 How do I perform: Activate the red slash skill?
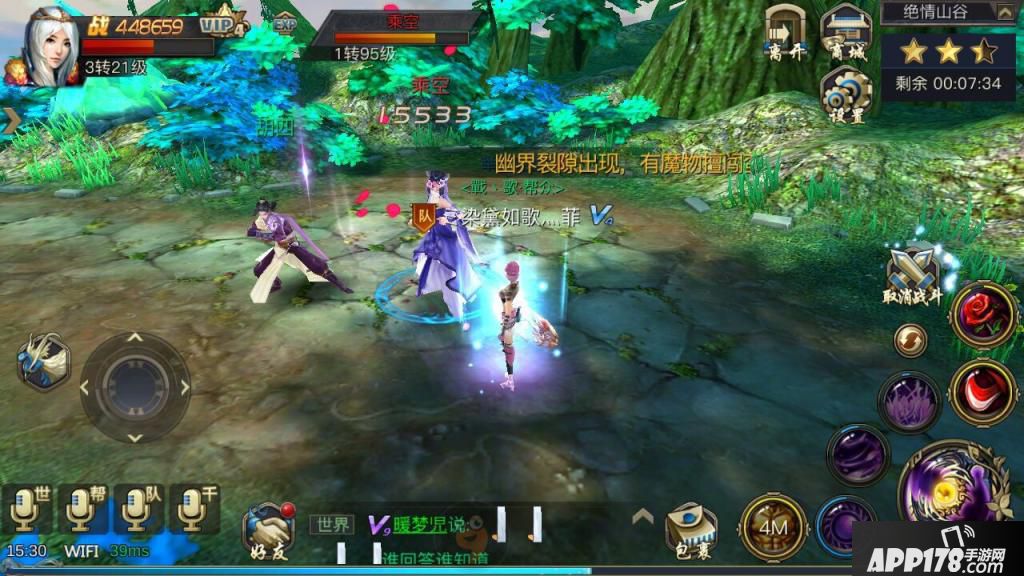pyautogui.click(x=982, y=392)
